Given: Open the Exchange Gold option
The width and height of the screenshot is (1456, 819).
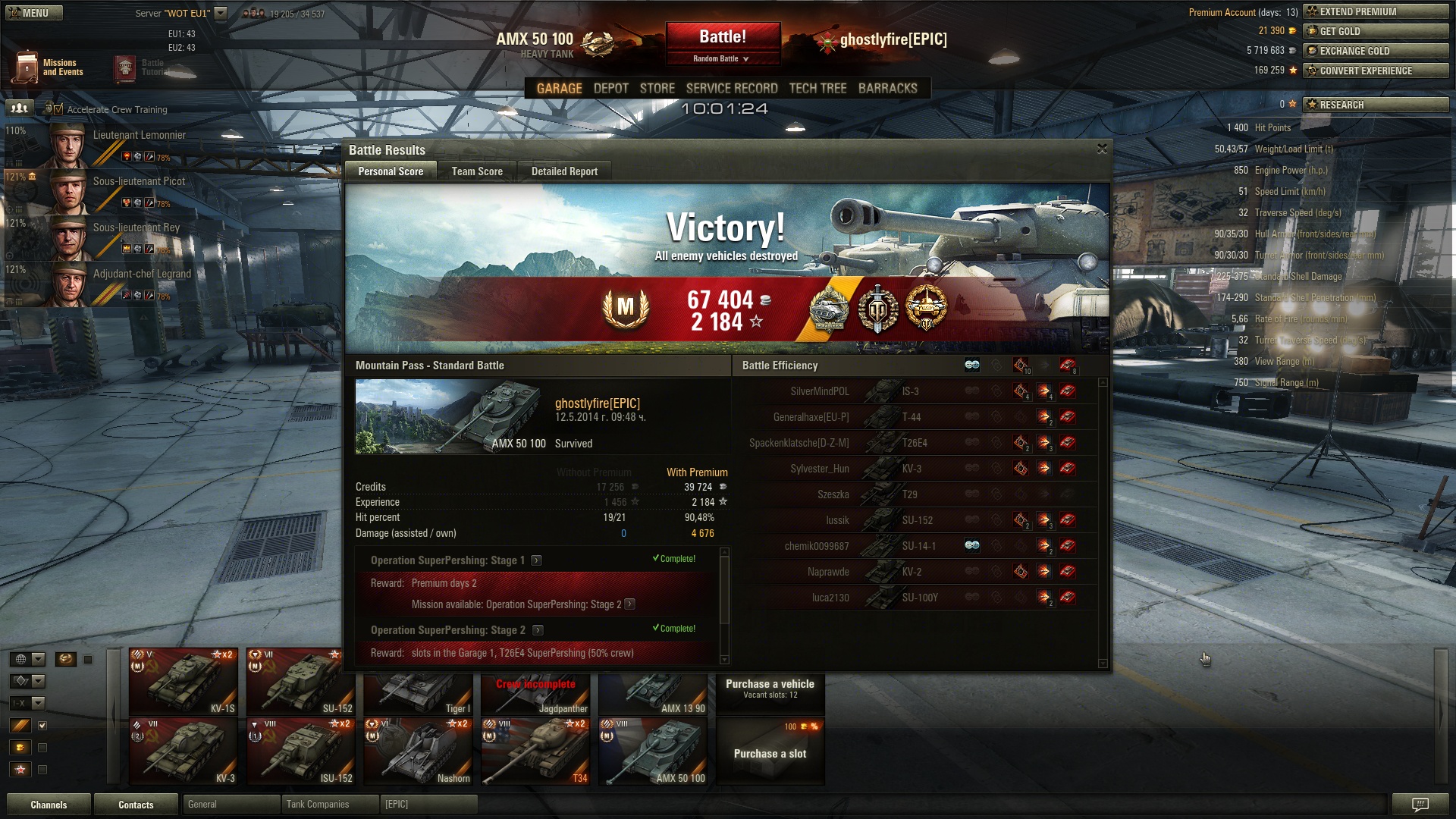Looking at the screenshot, I should tap(1375, 52).
